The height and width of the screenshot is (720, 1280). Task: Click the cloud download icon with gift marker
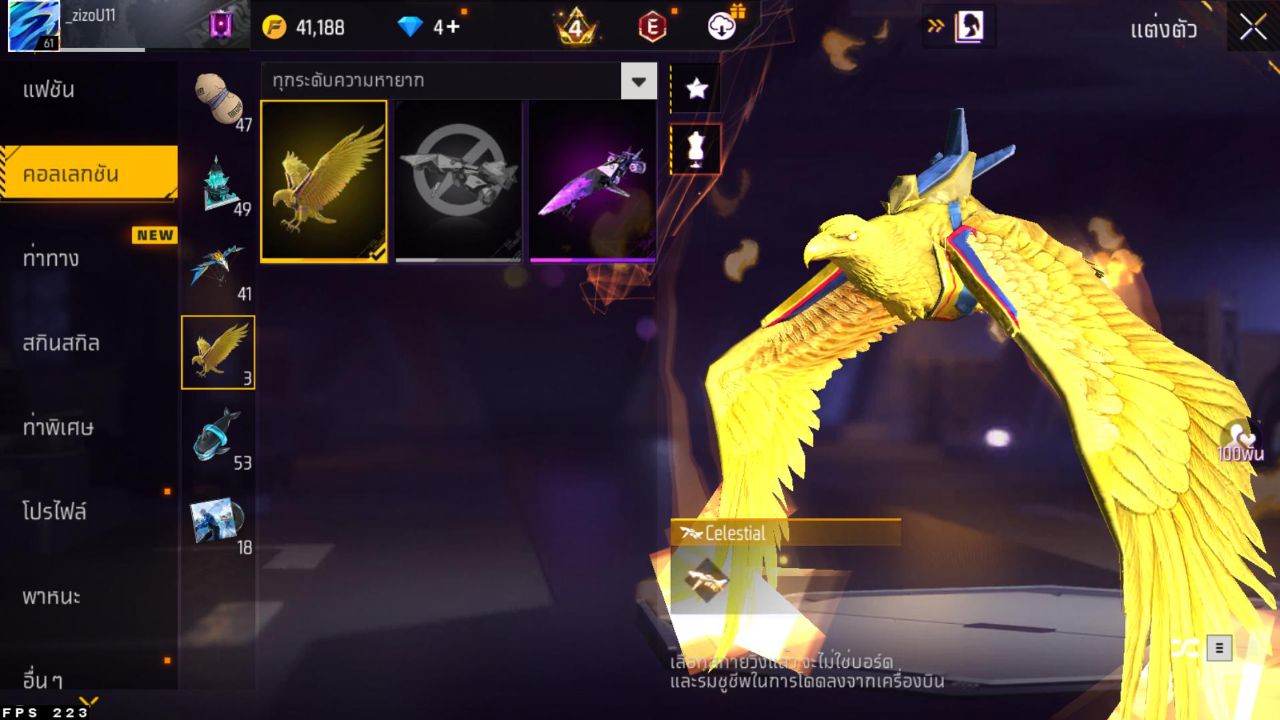pyautogui.click(x=720, y=28)
